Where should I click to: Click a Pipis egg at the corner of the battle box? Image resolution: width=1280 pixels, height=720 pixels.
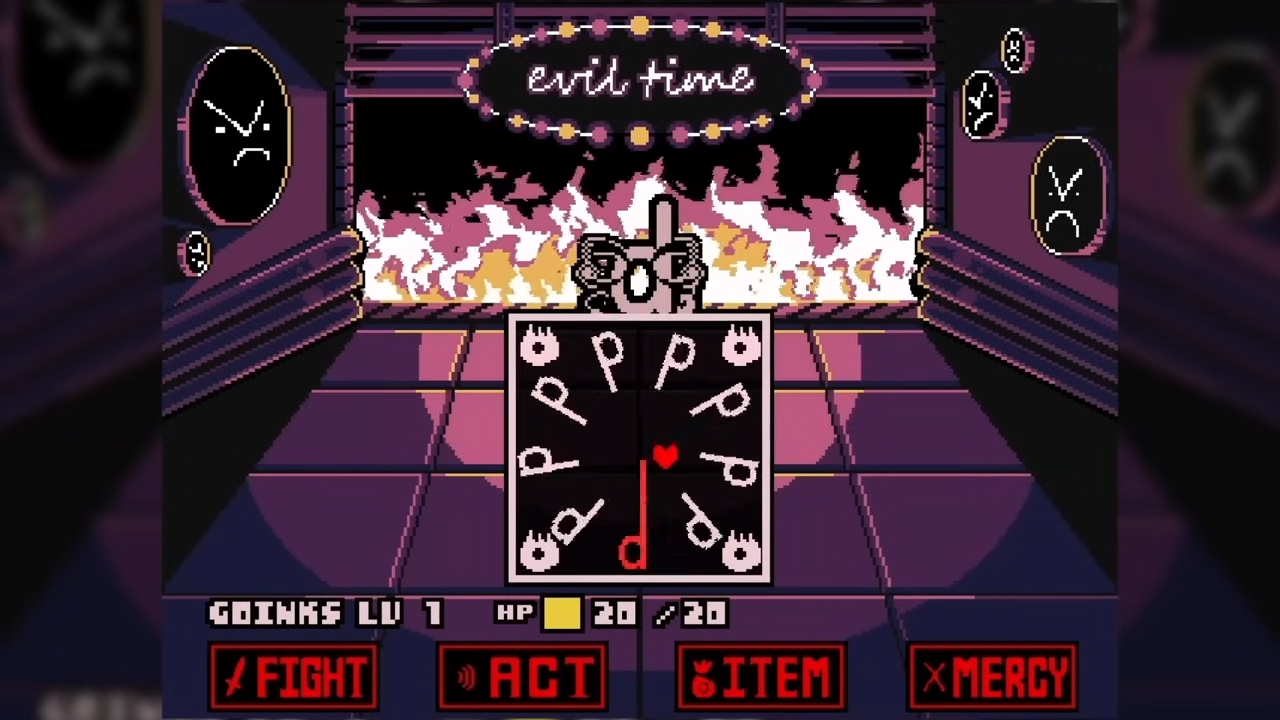click(540, 347)
